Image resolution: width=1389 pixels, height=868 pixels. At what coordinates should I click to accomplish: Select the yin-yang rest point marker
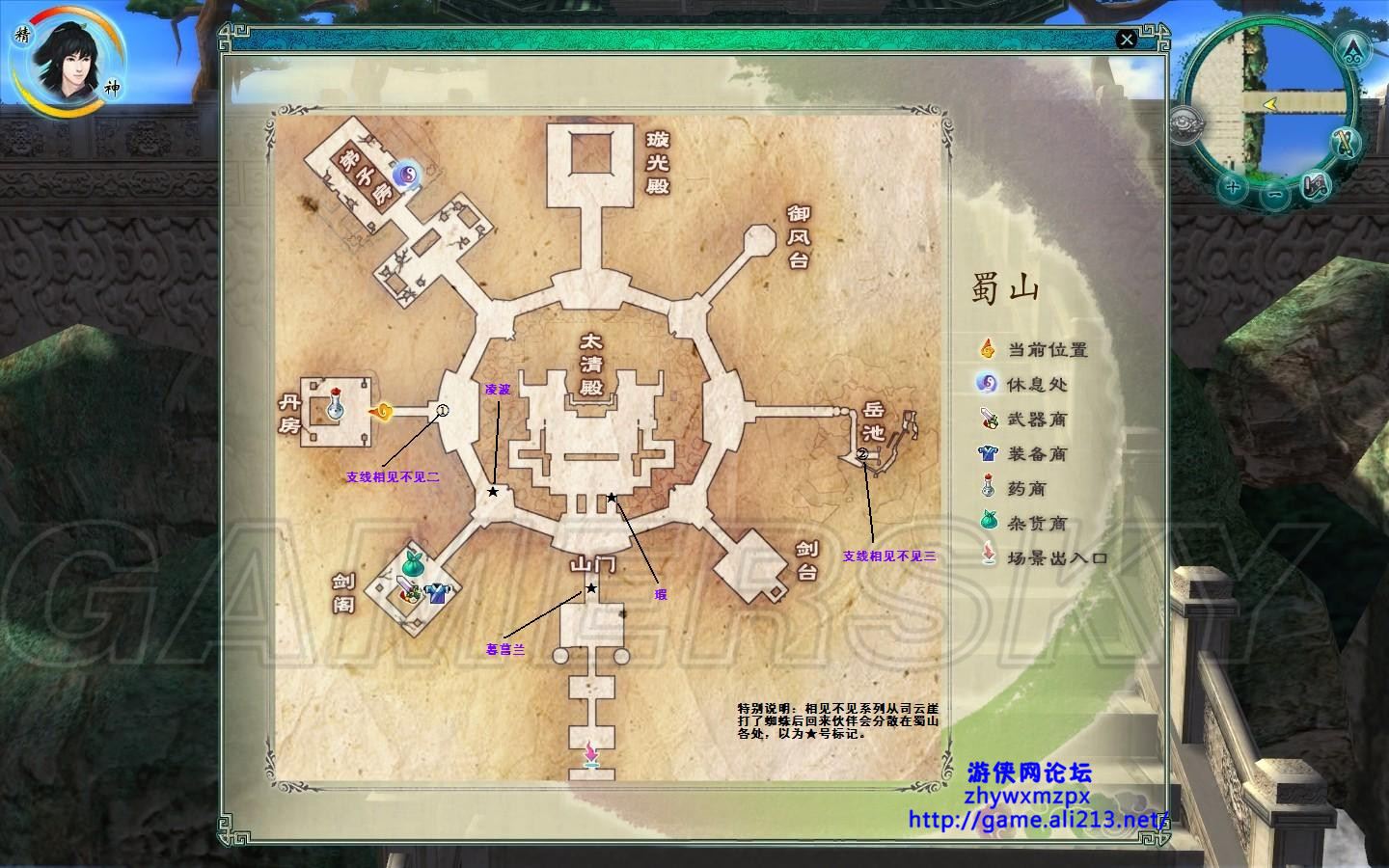tap(406, 174)
